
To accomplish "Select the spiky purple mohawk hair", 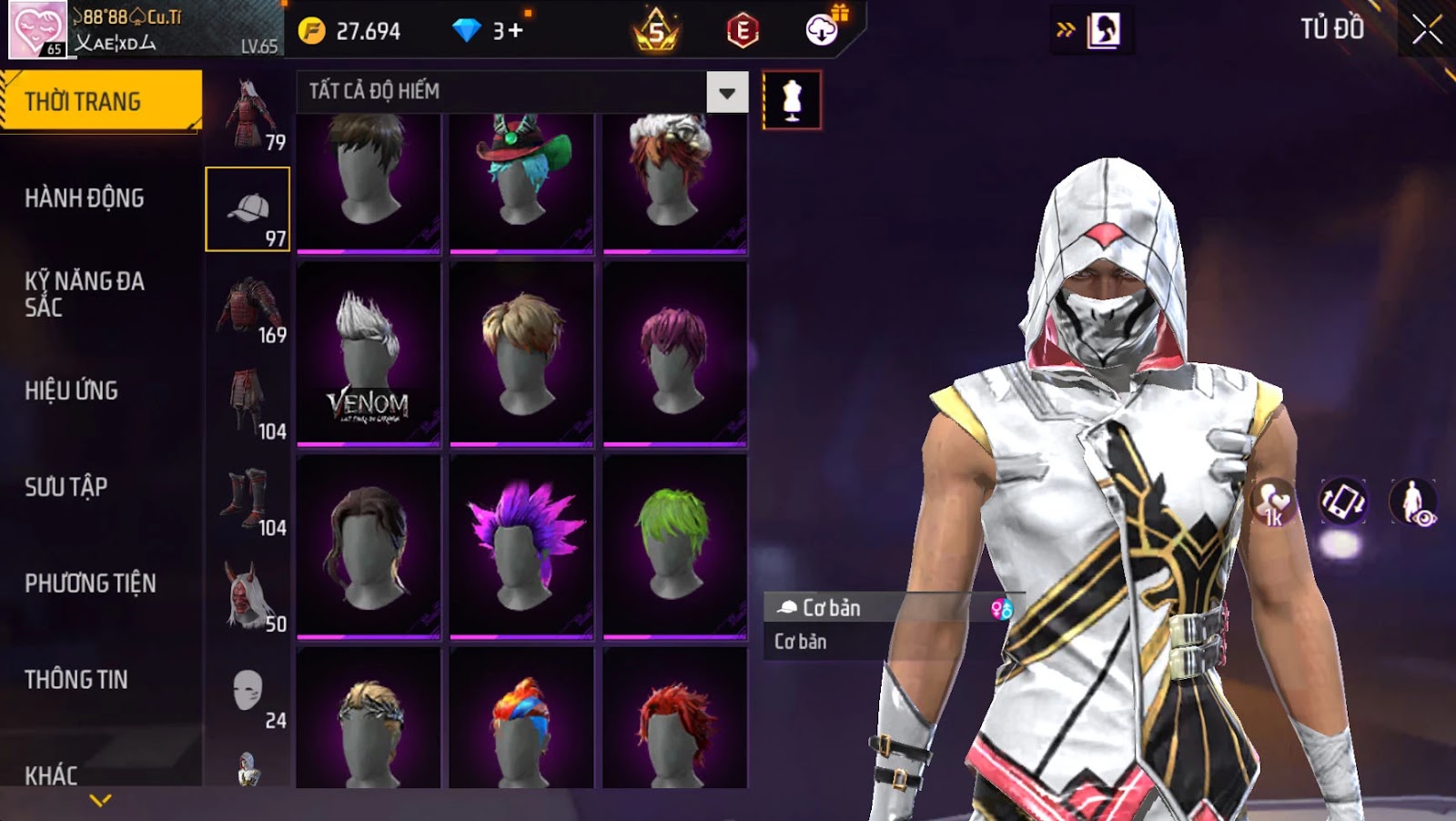I will pos(521,546).
